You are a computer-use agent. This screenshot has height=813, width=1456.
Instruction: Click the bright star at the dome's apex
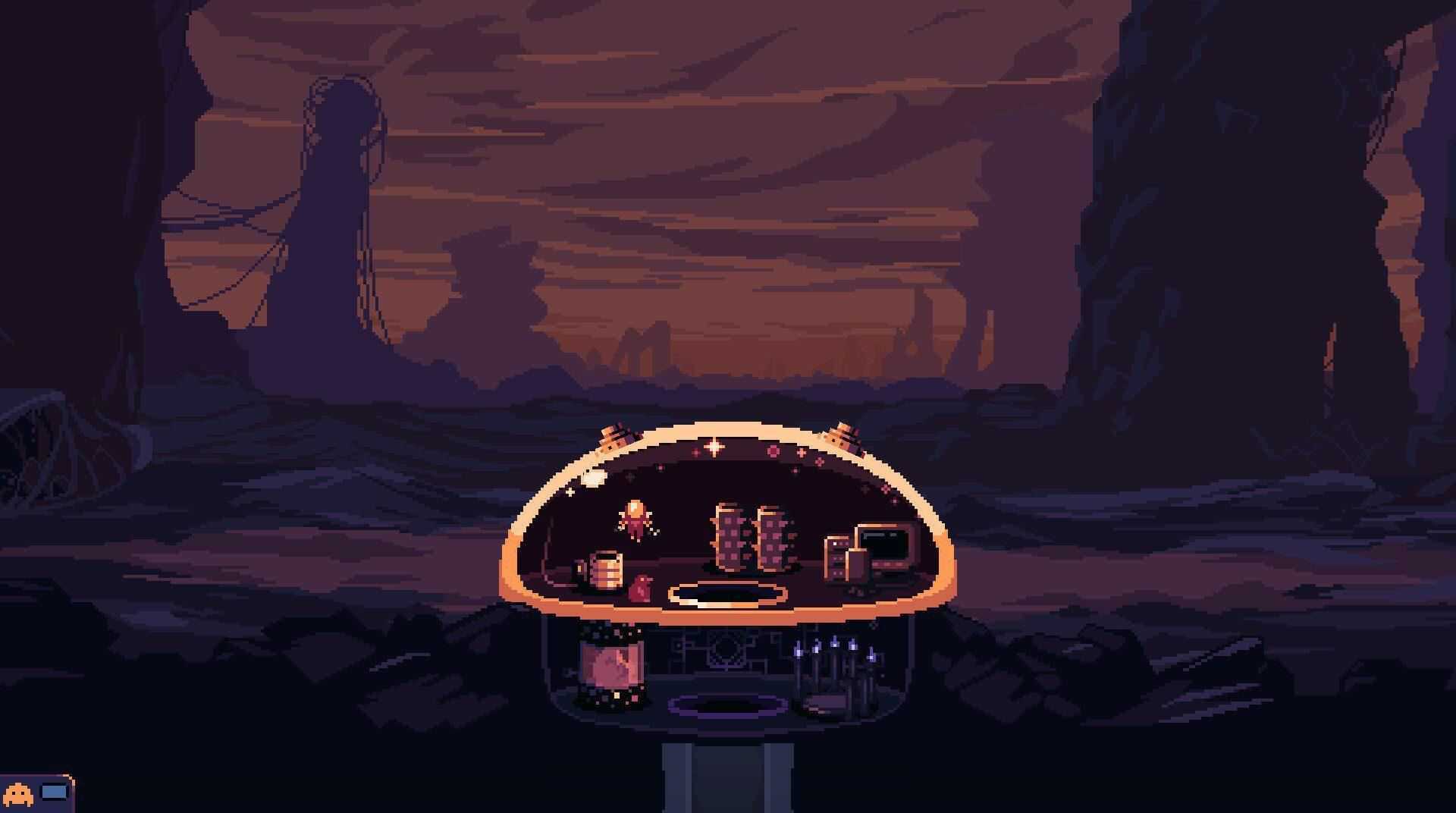point(714,447)
